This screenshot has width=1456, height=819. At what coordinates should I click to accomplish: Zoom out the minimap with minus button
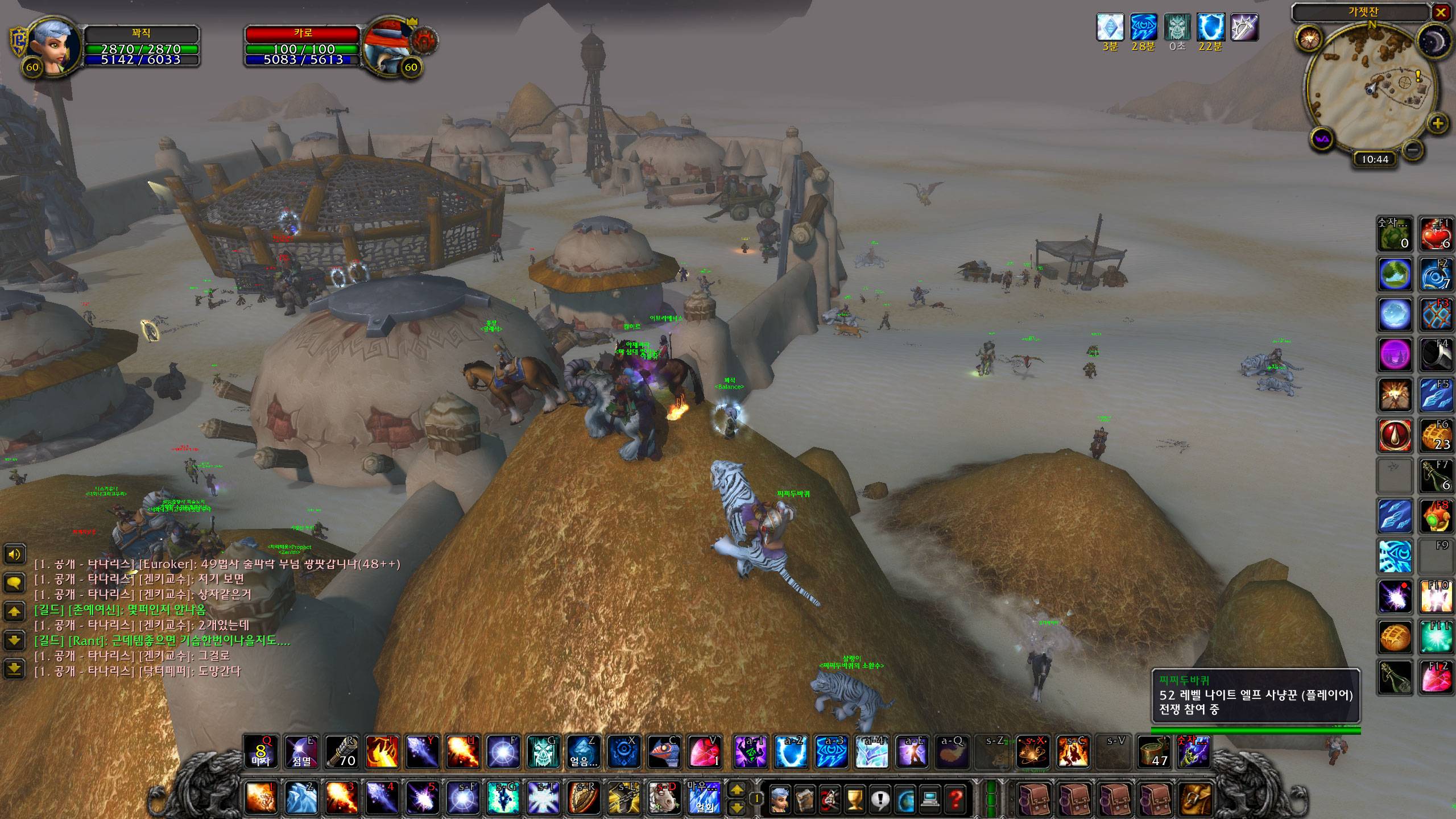[x=1413, y=150]
